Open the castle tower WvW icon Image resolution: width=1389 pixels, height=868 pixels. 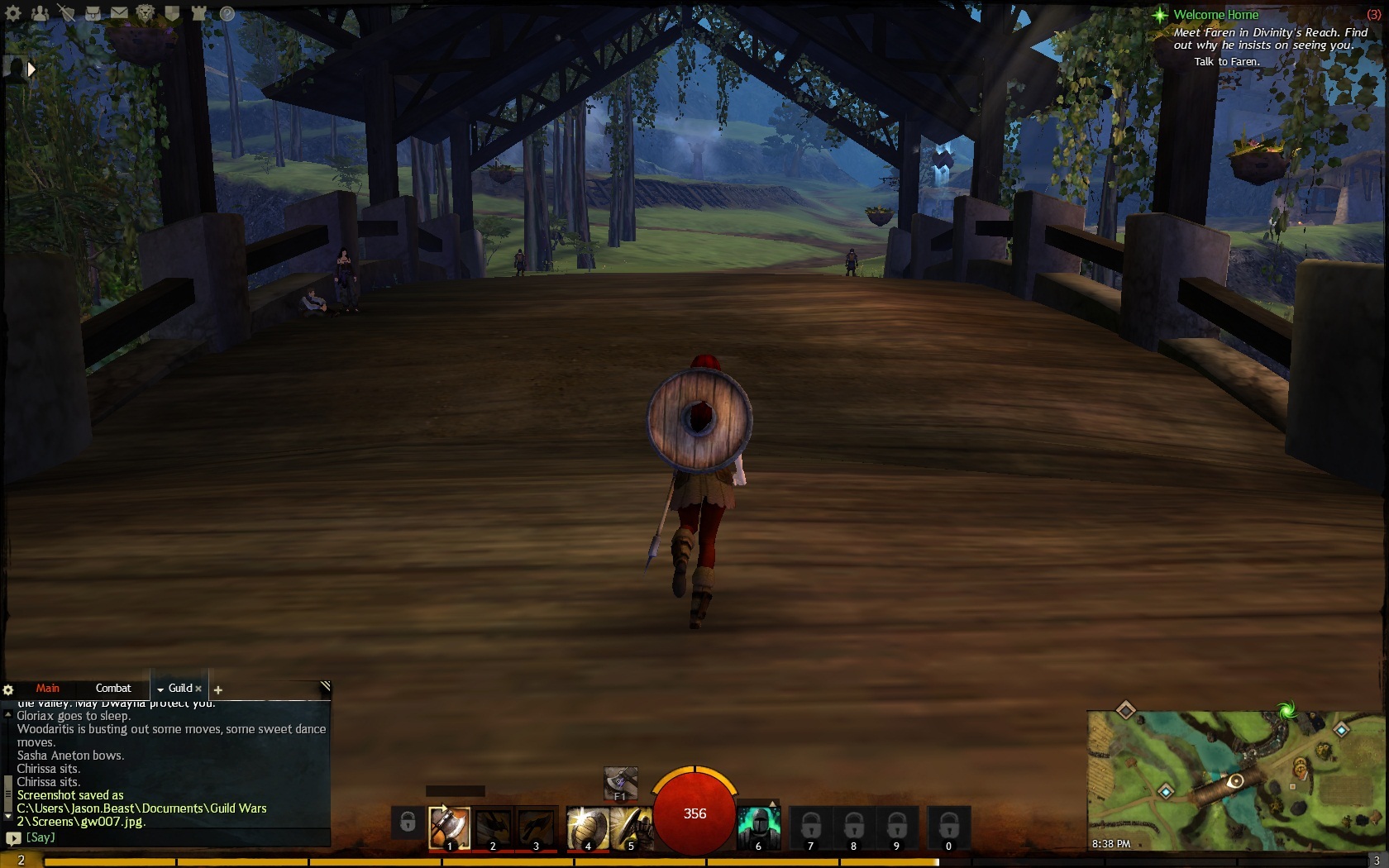pyautogui.click(x=199, y=13)
